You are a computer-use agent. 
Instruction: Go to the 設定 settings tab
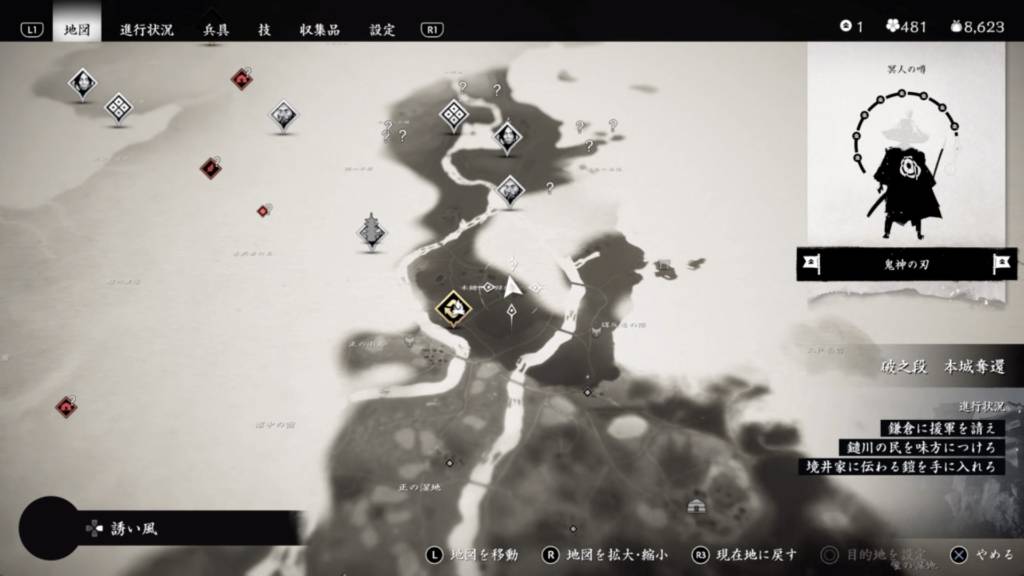pos(382,29)
